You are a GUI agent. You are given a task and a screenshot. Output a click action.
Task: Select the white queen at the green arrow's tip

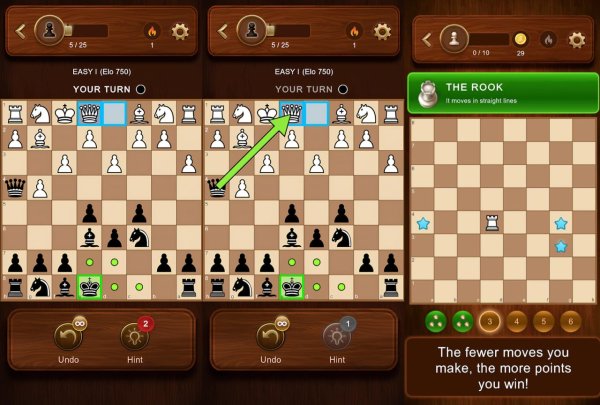click(x=293, y=113)
